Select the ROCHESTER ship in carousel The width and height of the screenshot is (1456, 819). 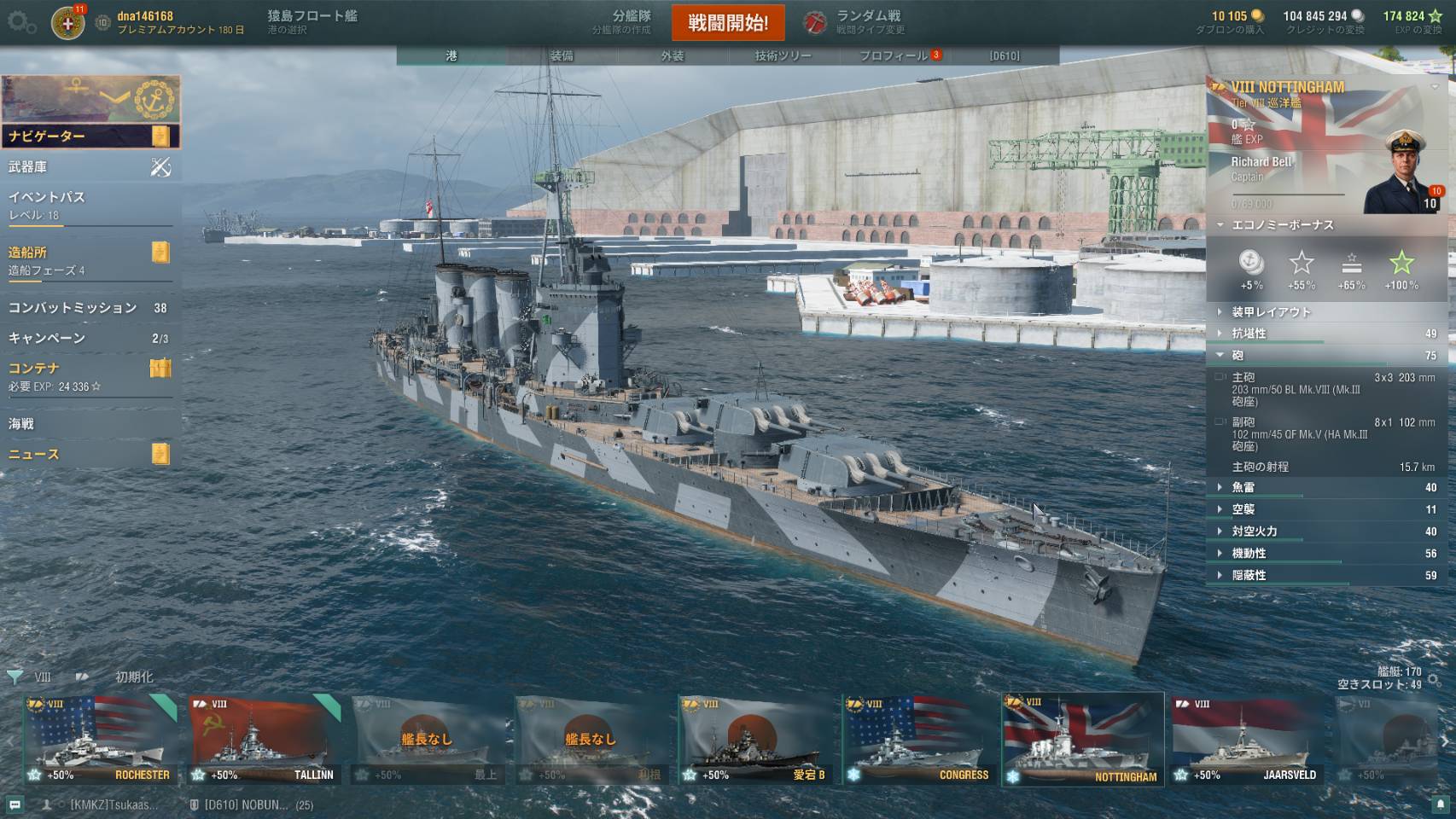[100, 739]
